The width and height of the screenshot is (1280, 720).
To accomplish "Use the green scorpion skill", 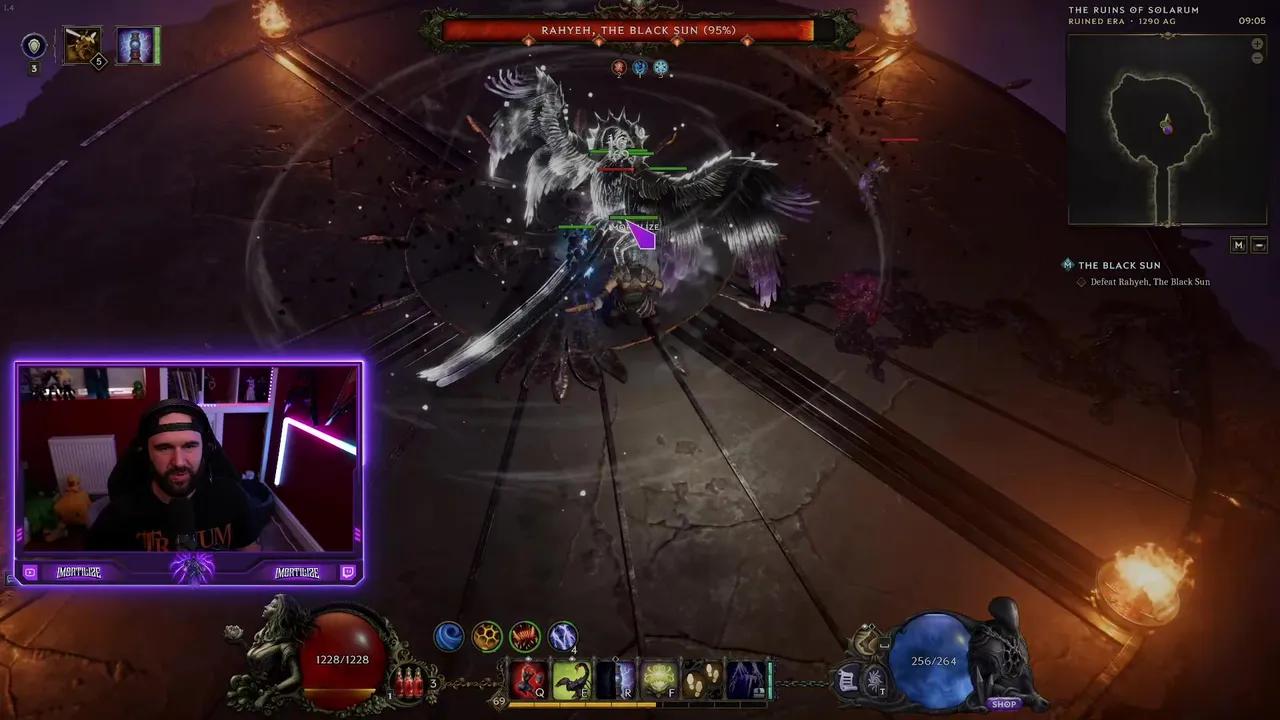I will tap(571, 680).
